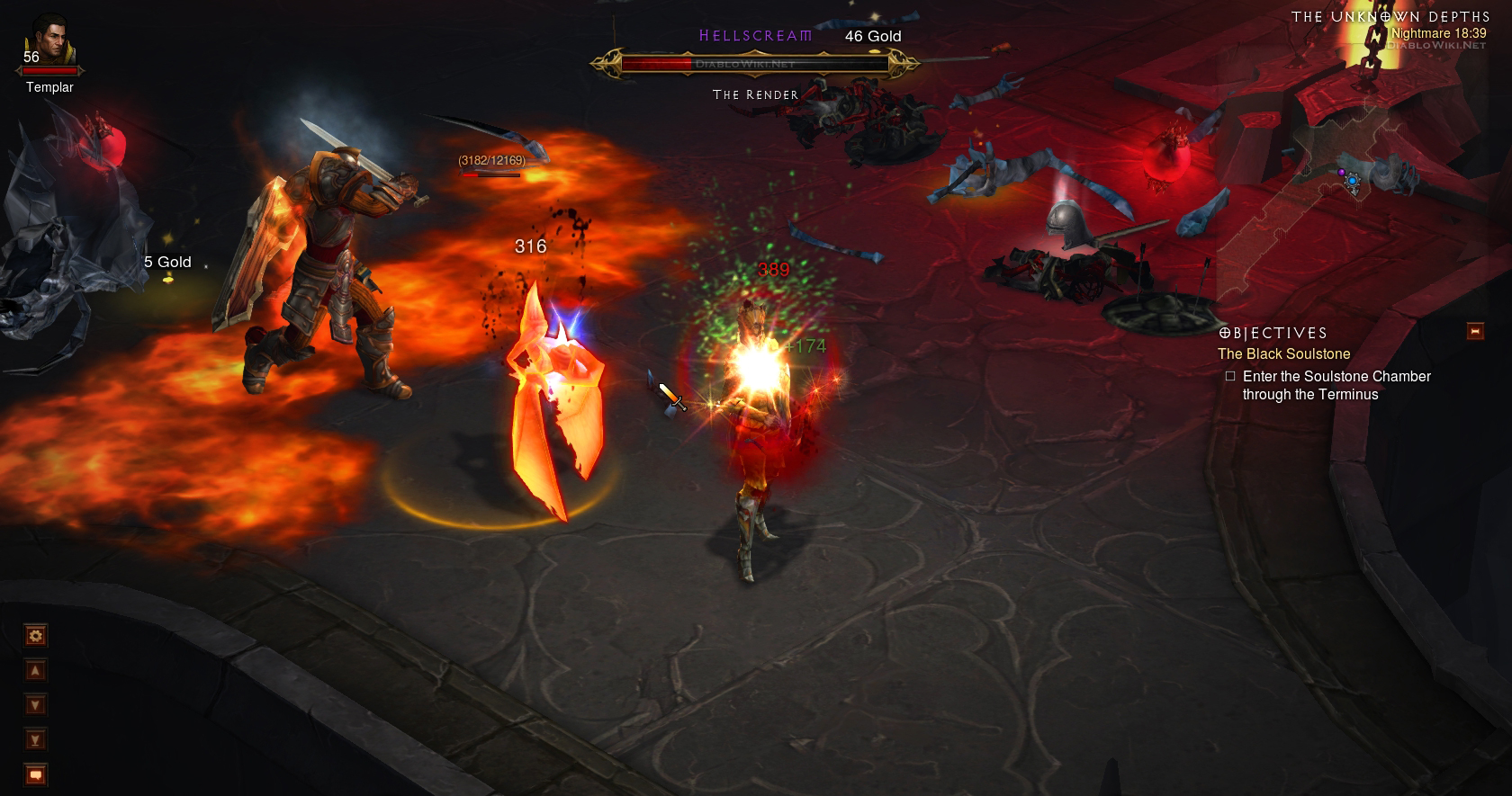The height and width of the screenshot is (796, 1512).
Task: Click the plain down arrow chat button
Action: pyautogui.click(x=35, y=705)
